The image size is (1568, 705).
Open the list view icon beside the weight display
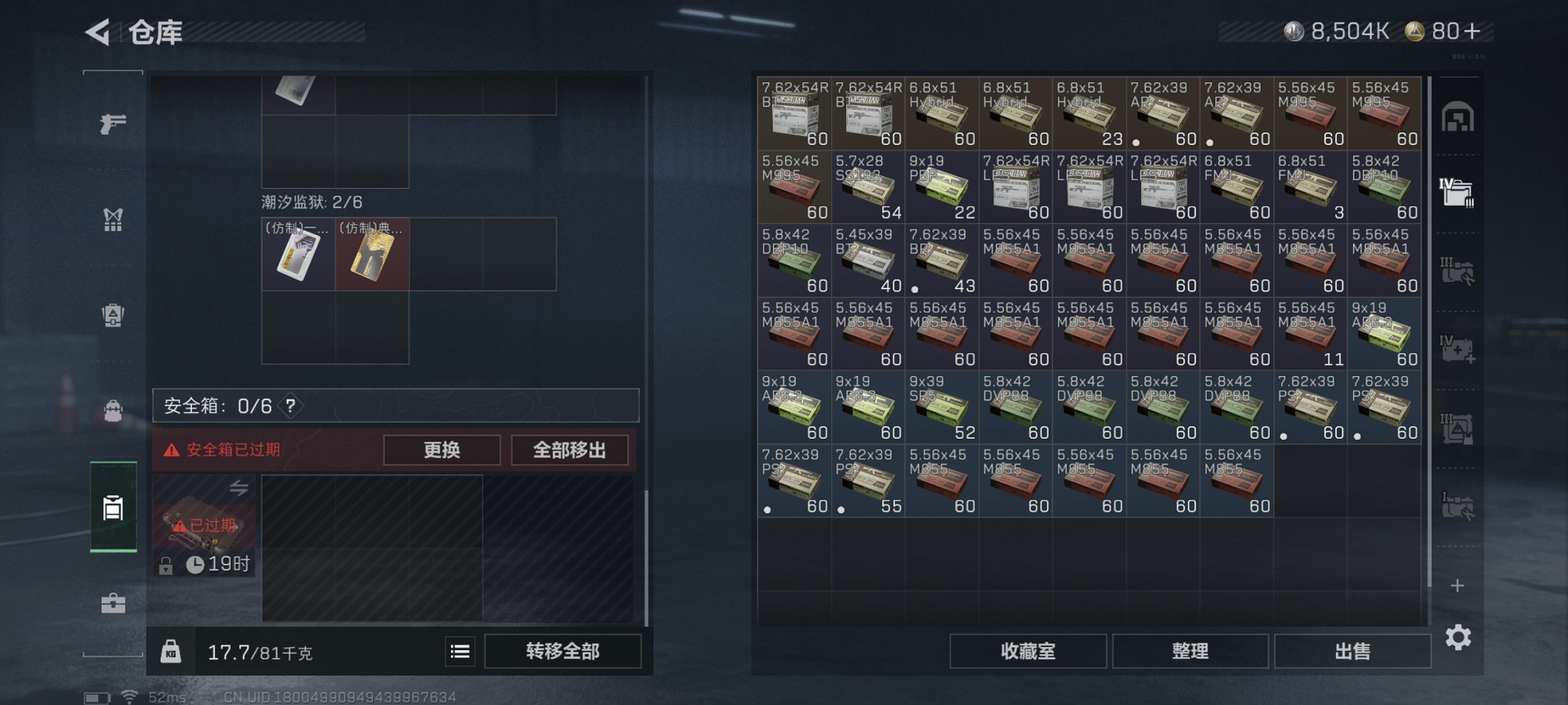(459, 652)
